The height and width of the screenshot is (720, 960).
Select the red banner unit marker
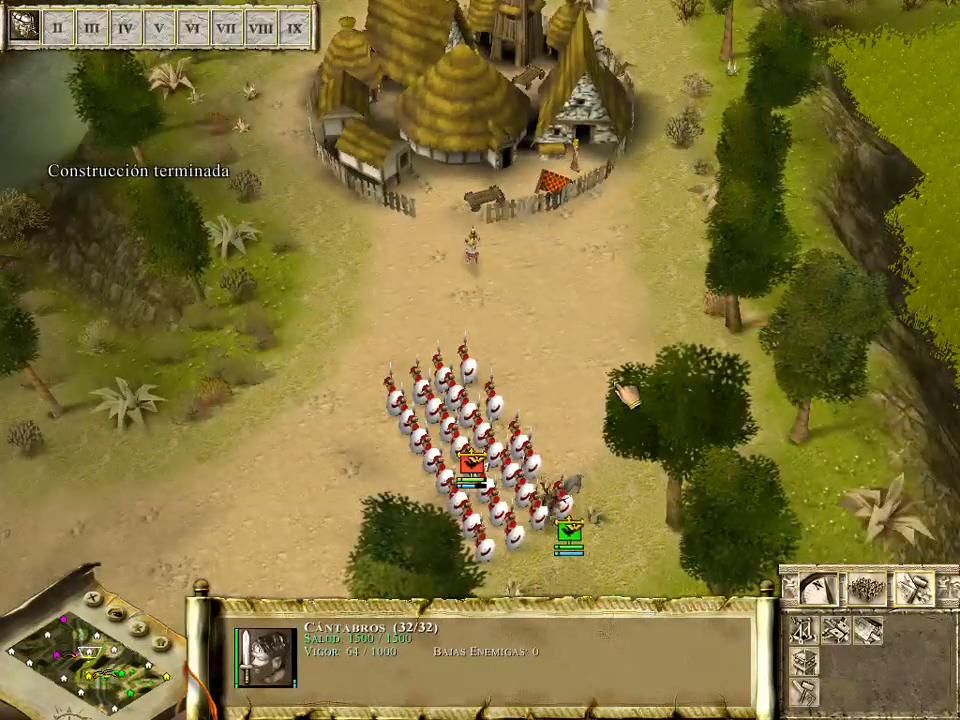coord(471,463)
